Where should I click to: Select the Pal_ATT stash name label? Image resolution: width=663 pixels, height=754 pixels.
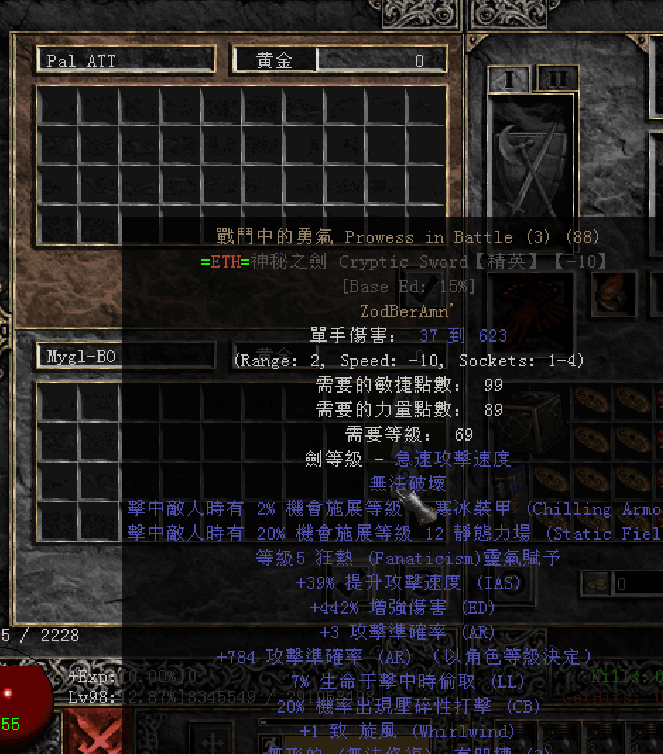tap(125, 60)
